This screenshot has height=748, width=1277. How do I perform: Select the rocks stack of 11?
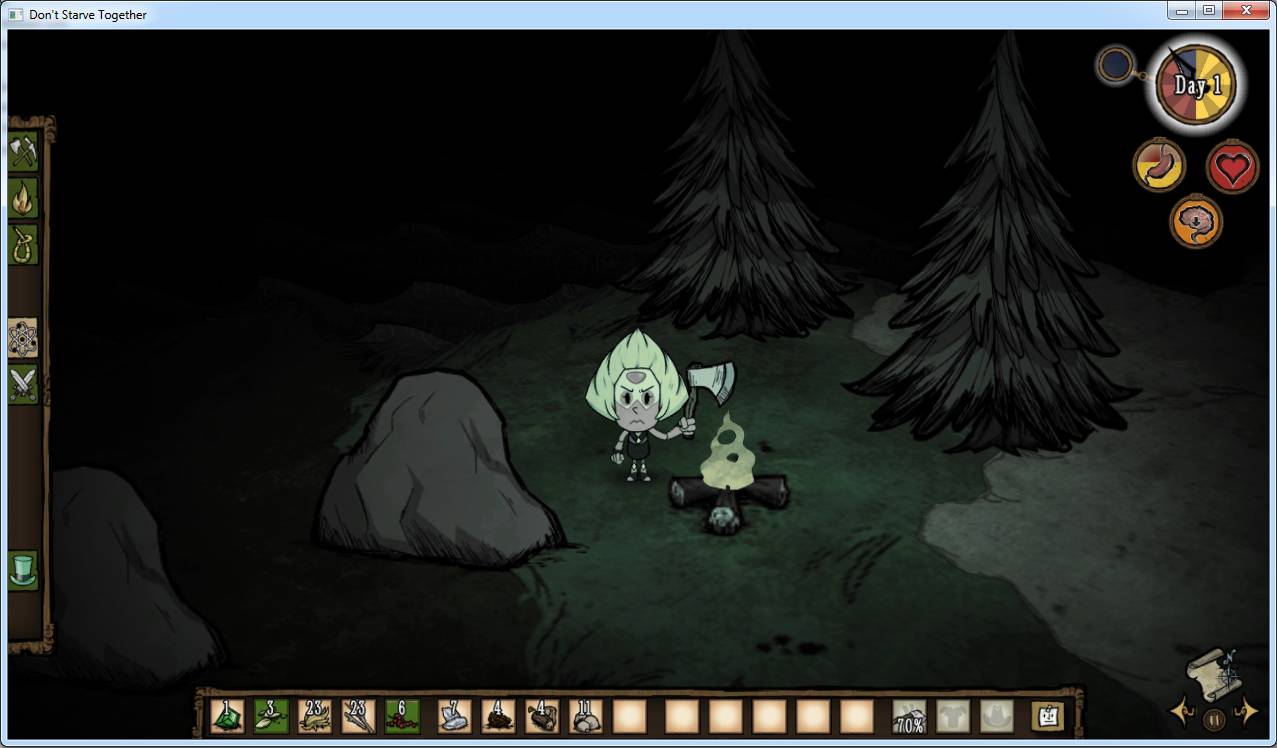coord(585,716)
